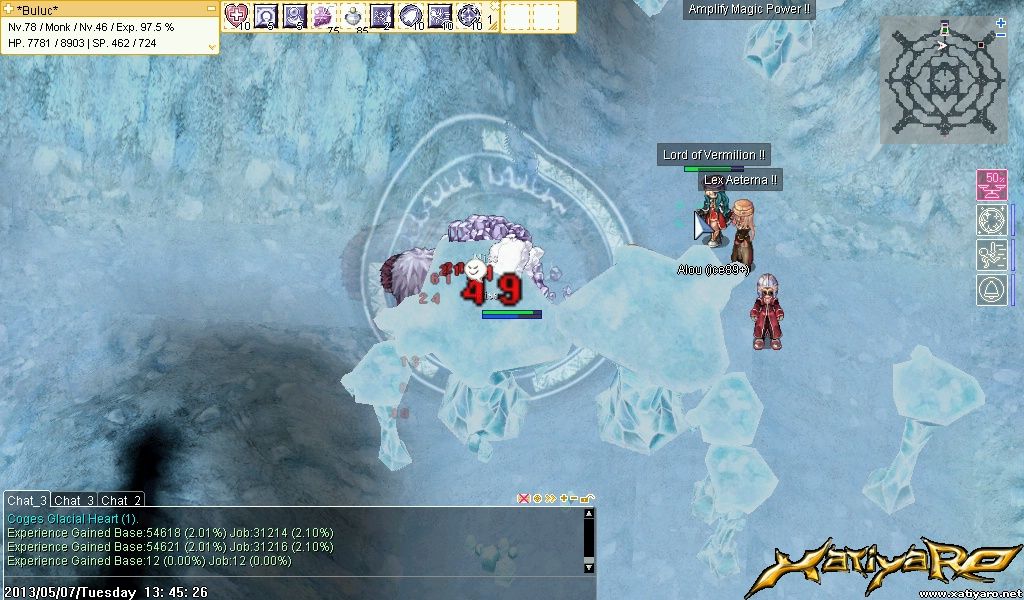Viewport: 1024px width, 600px height.
Task: Add a chat tab with the plus button
Action: pos(563,498)
